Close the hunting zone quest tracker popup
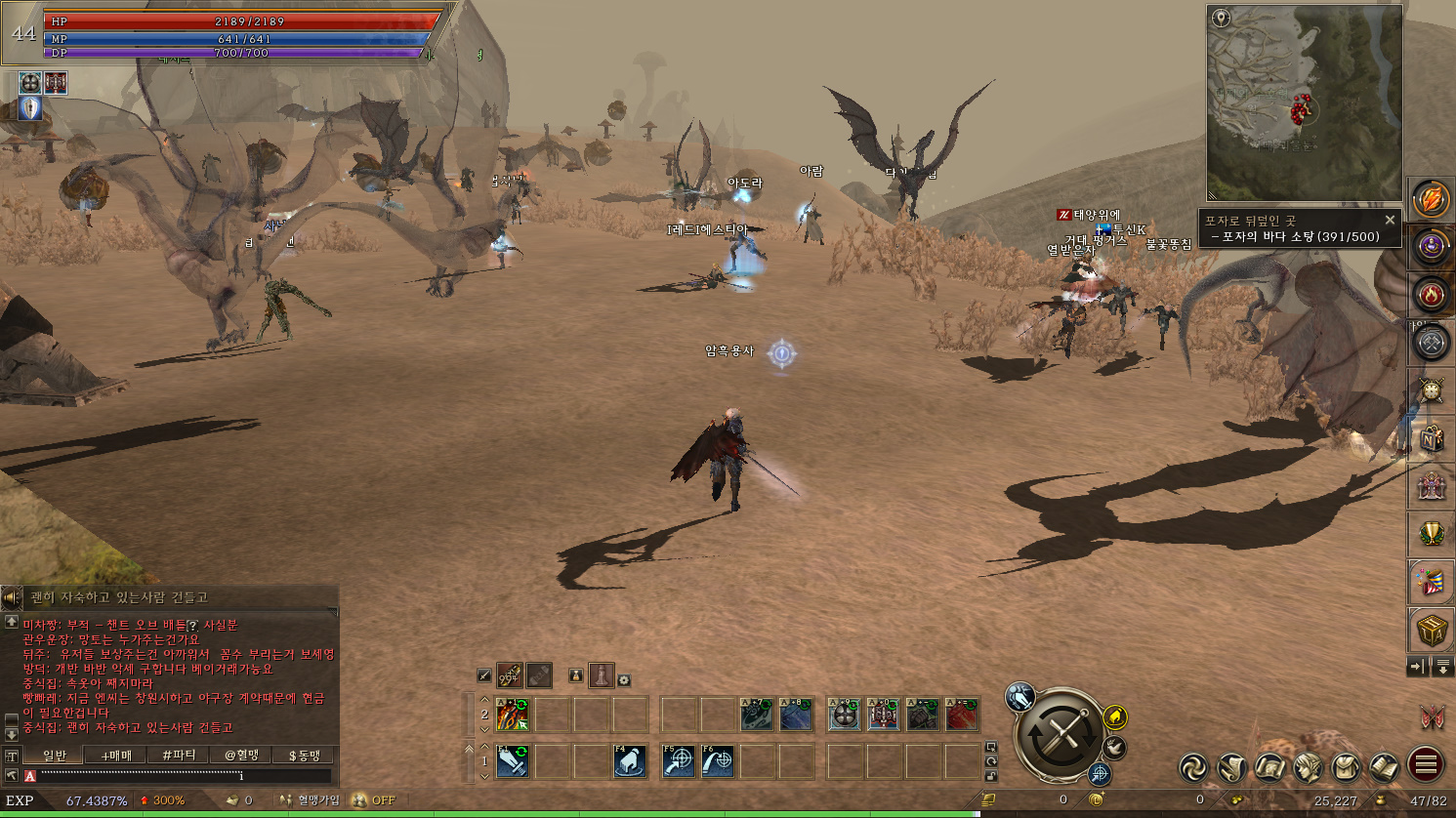The height and width of the screenshot is (818, 1456). (x=1390, y=220)
